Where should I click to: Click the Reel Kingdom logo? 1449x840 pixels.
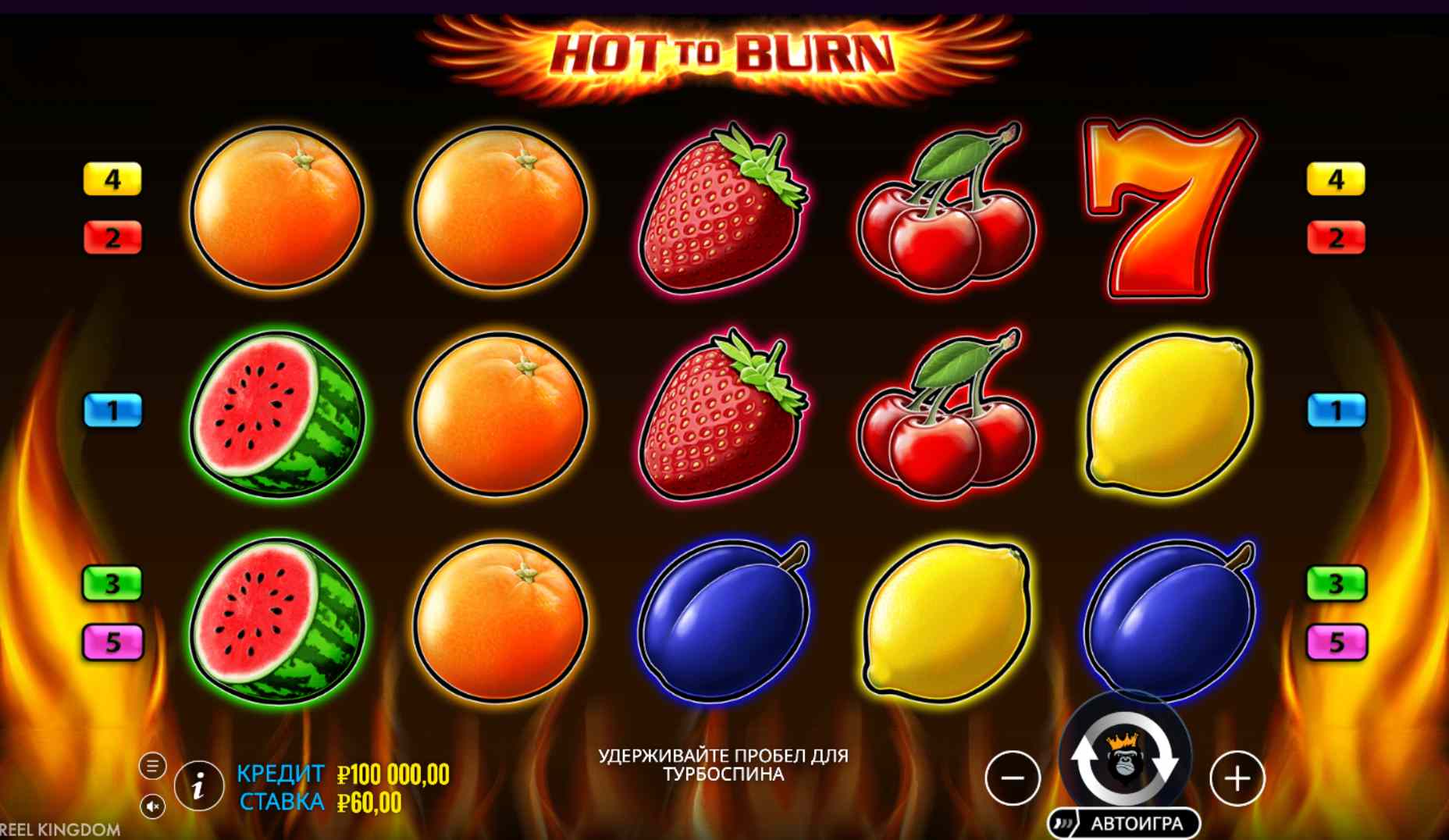[59, 829]
